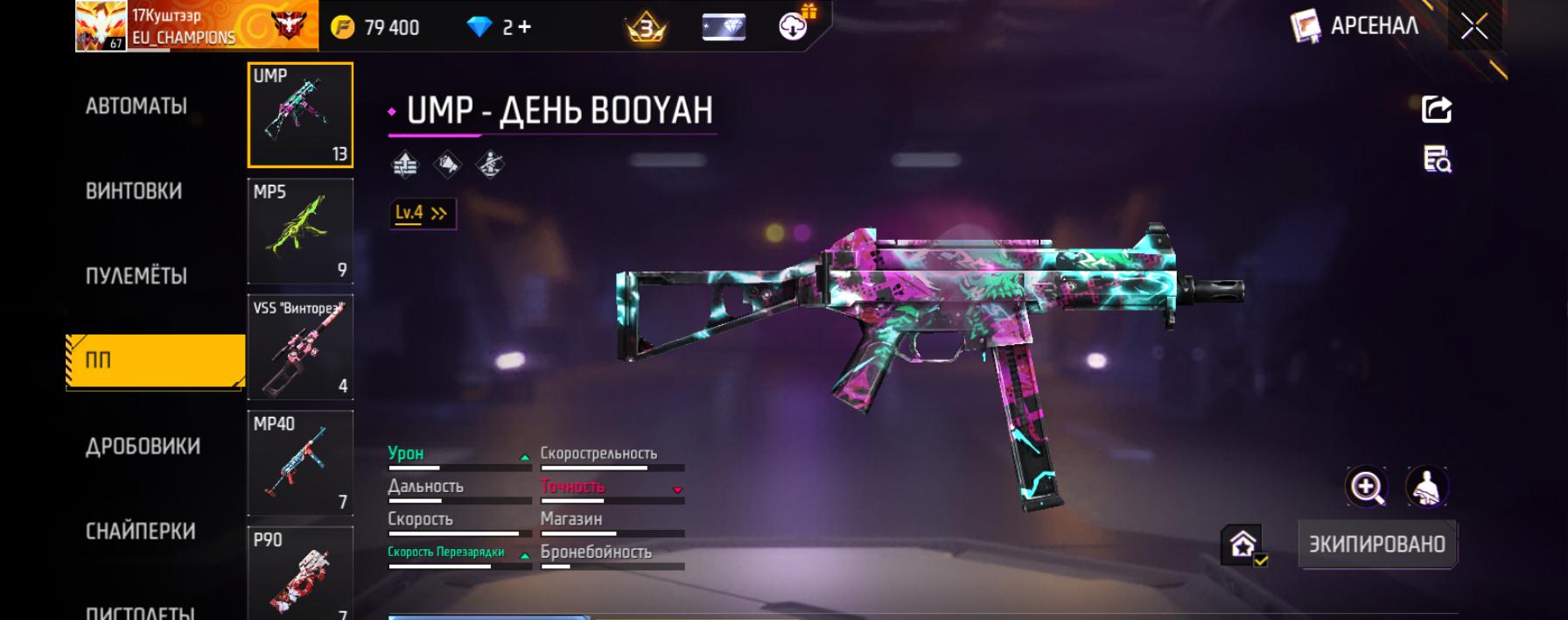Screen dimensions: 1568x620
Task: Show the СНАЙПЕРКИ category
Action: (140, 532)
